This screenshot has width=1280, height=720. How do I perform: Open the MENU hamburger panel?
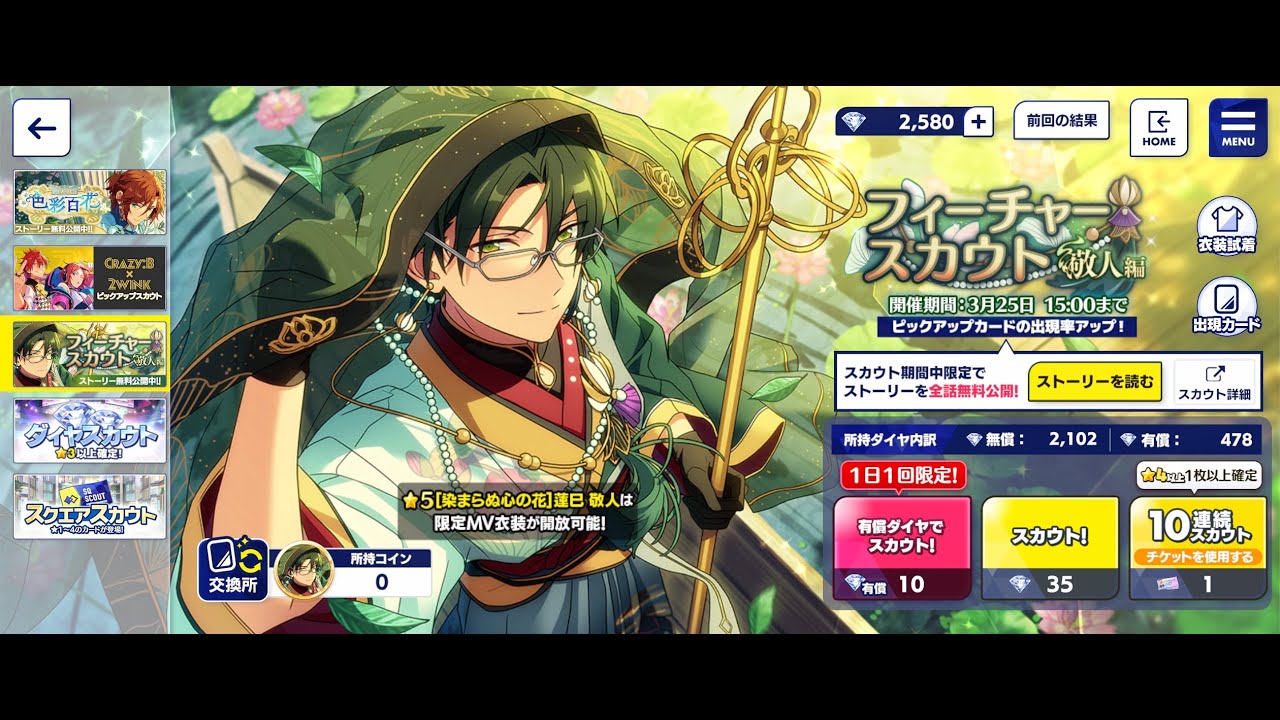click(1237, 127)
